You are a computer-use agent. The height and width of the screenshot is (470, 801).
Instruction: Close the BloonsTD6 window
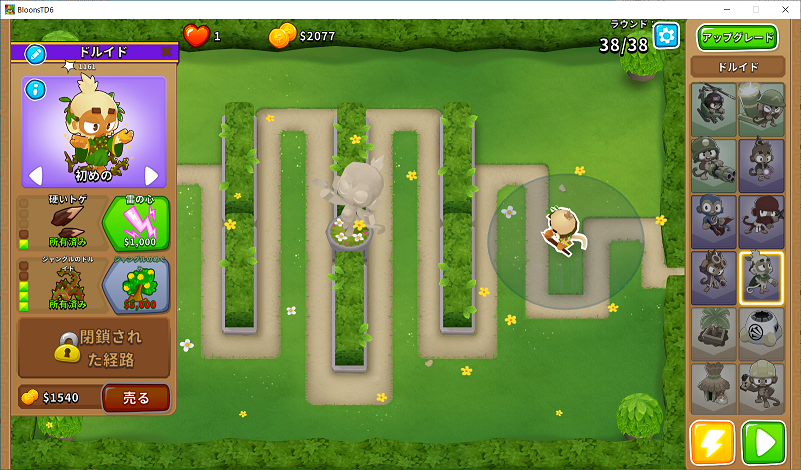[x=783, y=9]
